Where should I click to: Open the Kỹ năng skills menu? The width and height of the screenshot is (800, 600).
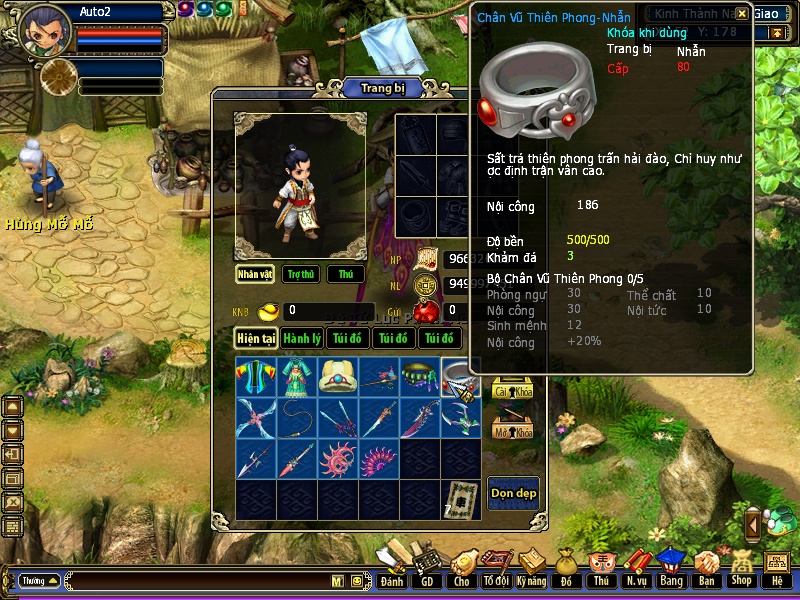pyautogui.click(x=531, y=573)
